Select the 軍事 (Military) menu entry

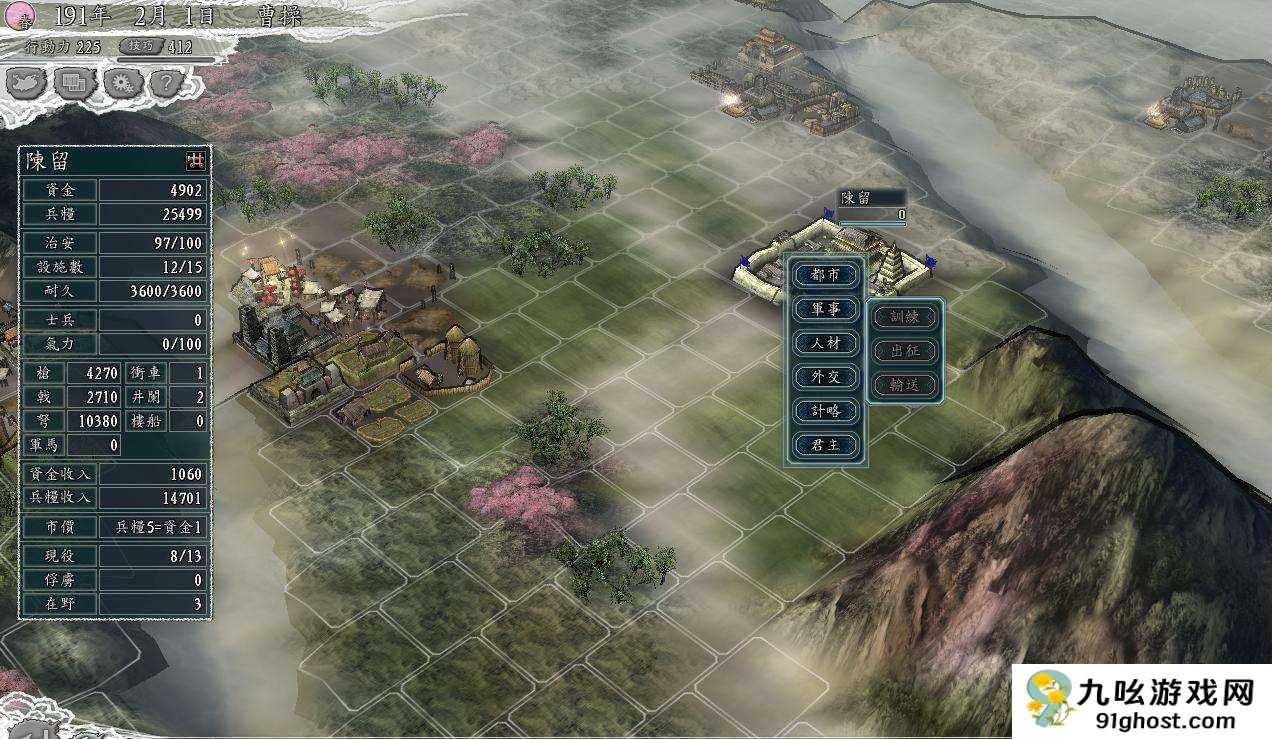tap(826, 309)
